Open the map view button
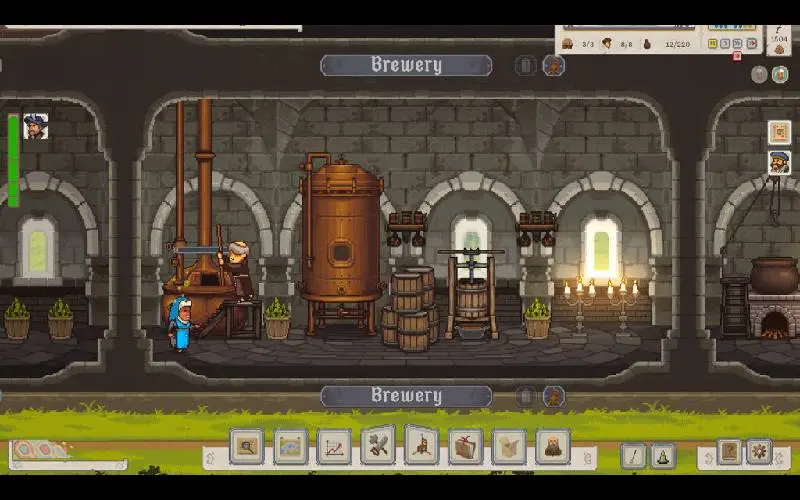Screen dimensions: 800x500 (290, 446)
